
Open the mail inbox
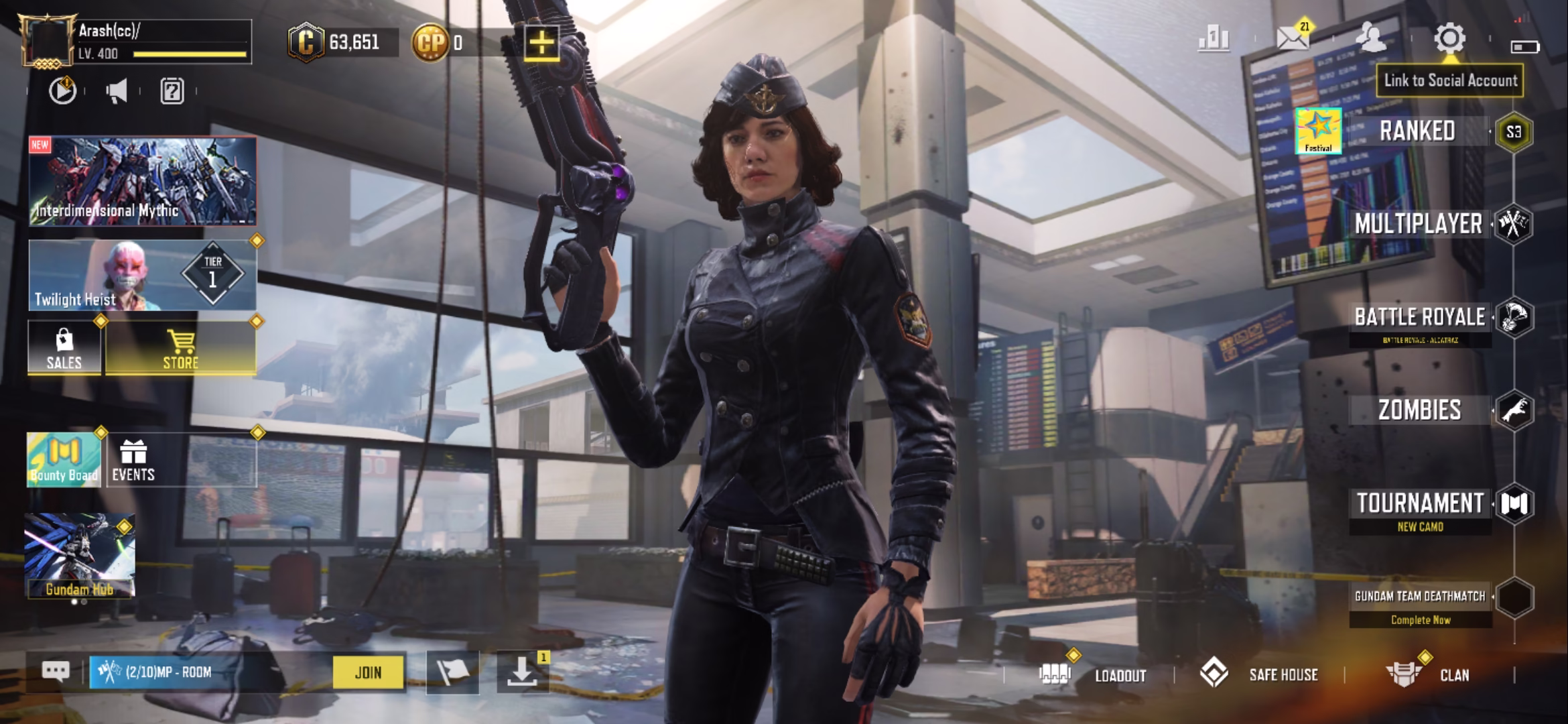[1293, 39]
